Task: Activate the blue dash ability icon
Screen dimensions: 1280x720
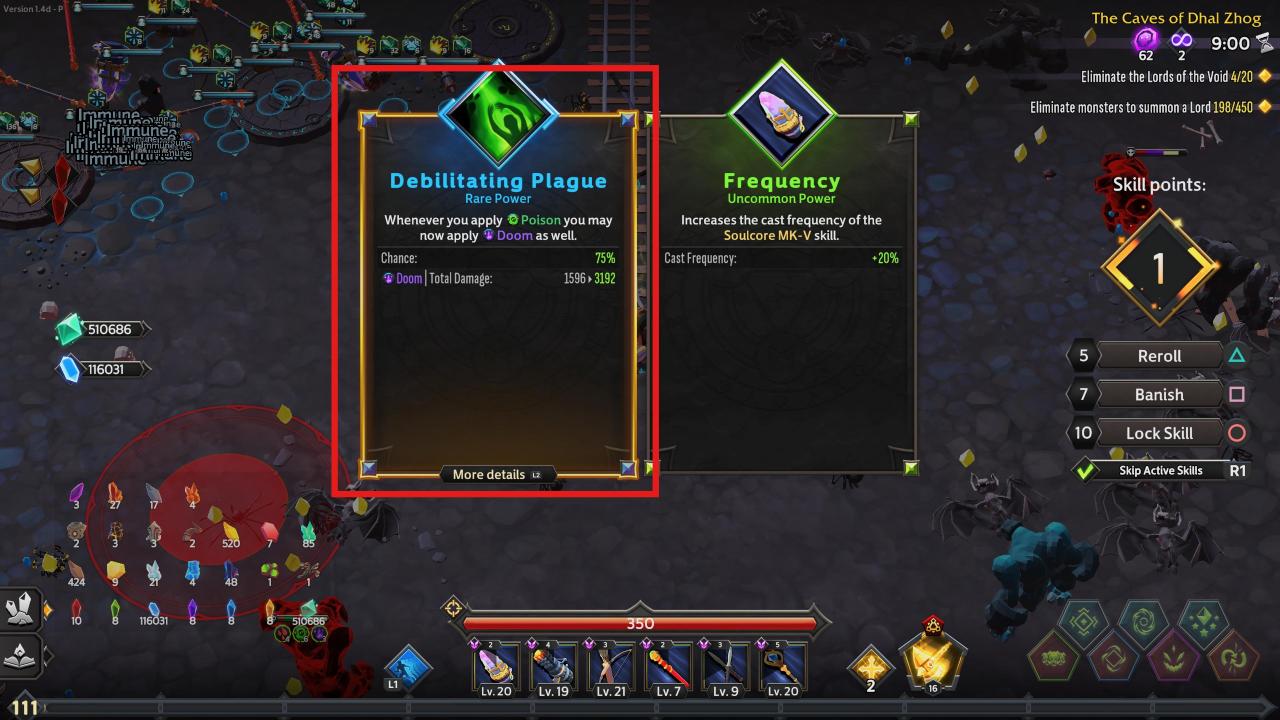Action: [x=408, y=667]
